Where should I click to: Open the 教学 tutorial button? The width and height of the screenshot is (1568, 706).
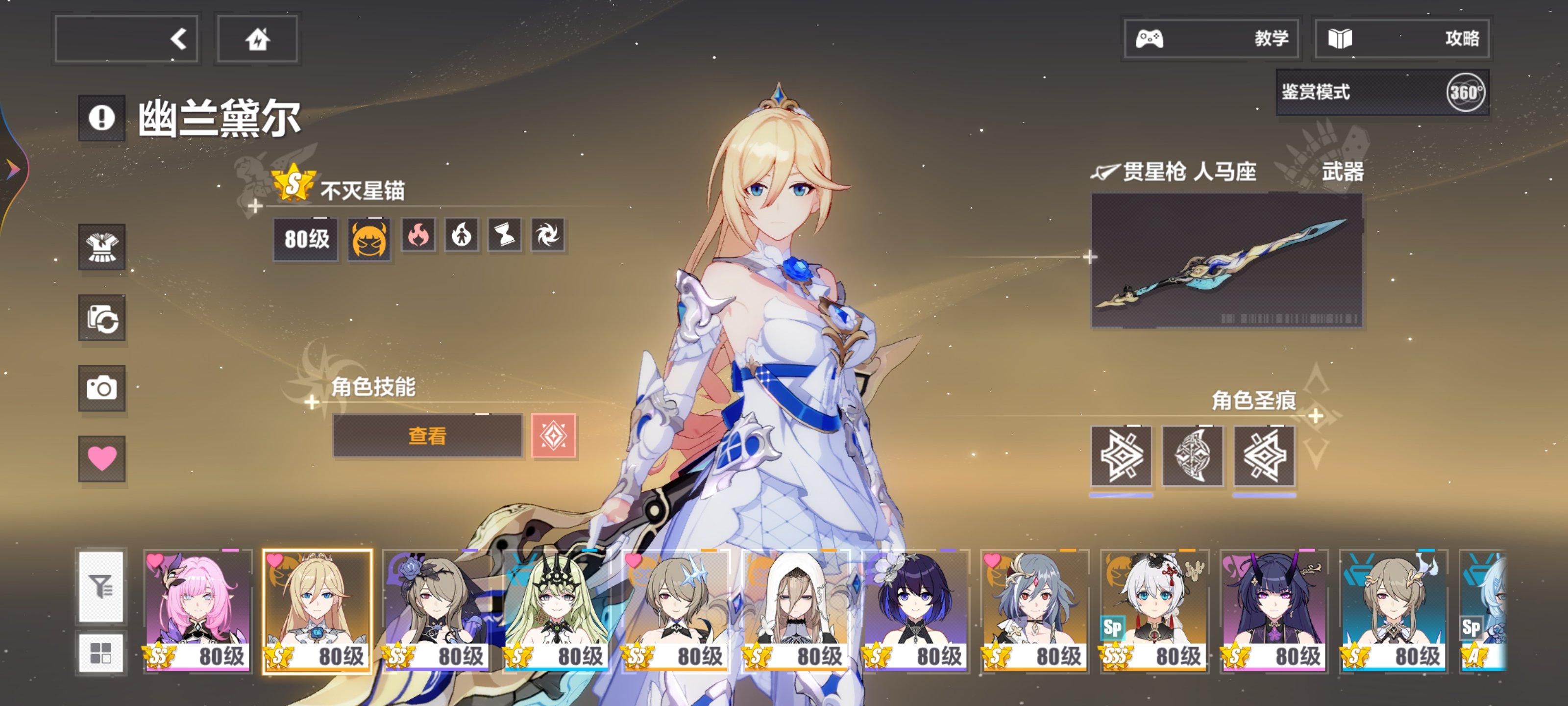point(1211,39)
